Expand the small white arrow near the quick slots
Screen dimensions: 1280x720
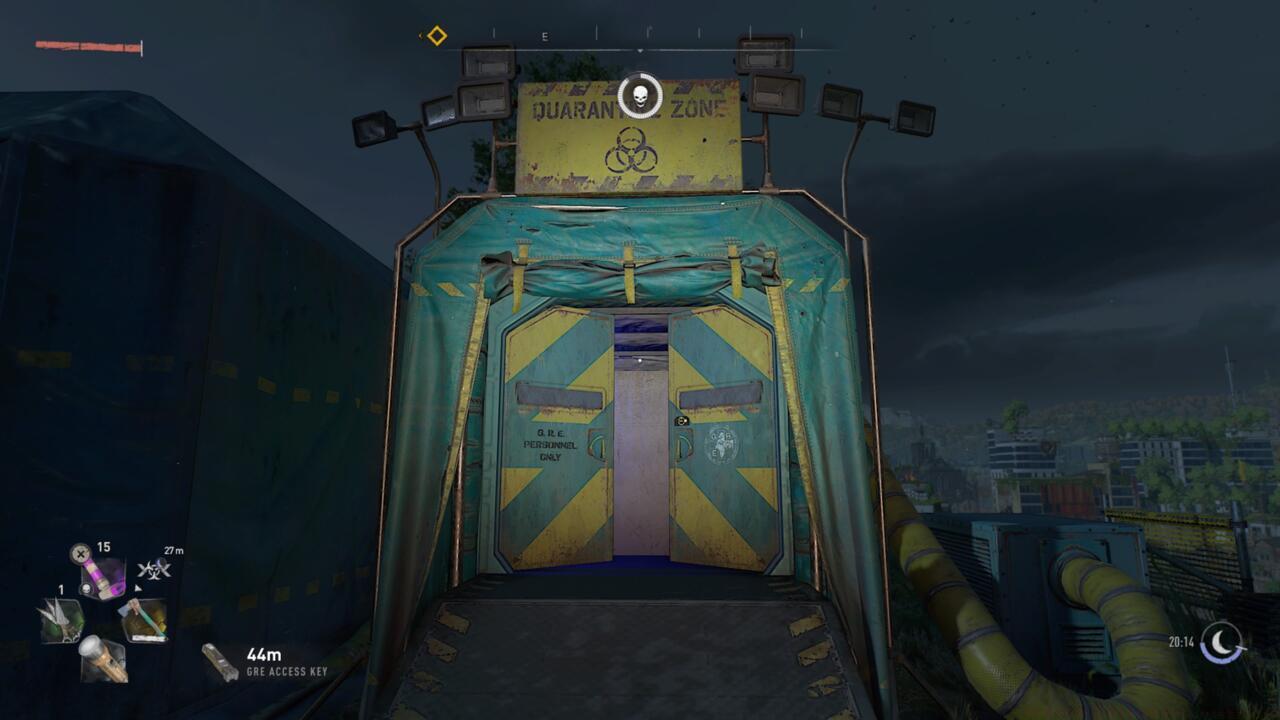click(137, 588)
